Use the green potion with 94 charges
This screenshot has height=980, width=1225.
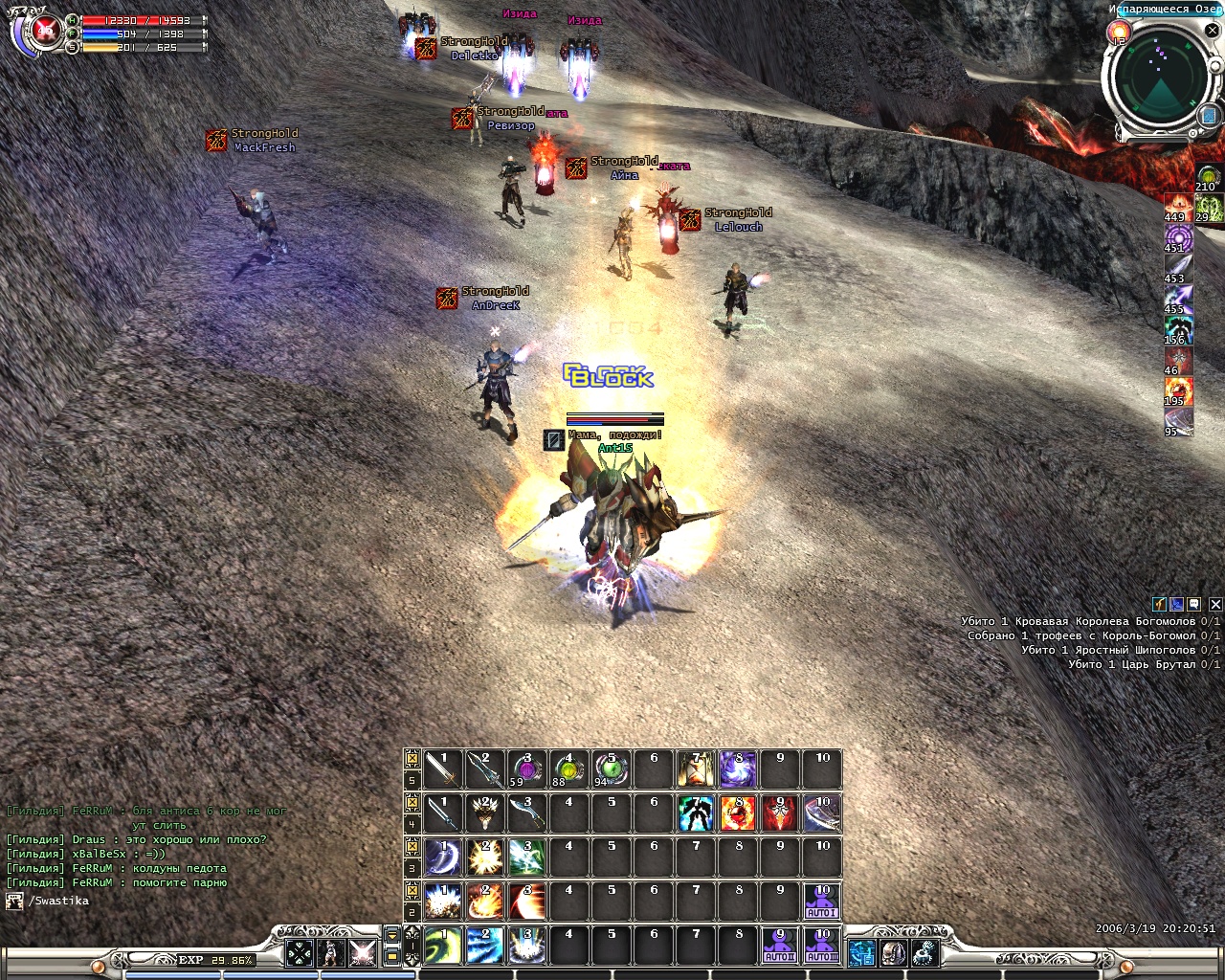tap(611, 769)
